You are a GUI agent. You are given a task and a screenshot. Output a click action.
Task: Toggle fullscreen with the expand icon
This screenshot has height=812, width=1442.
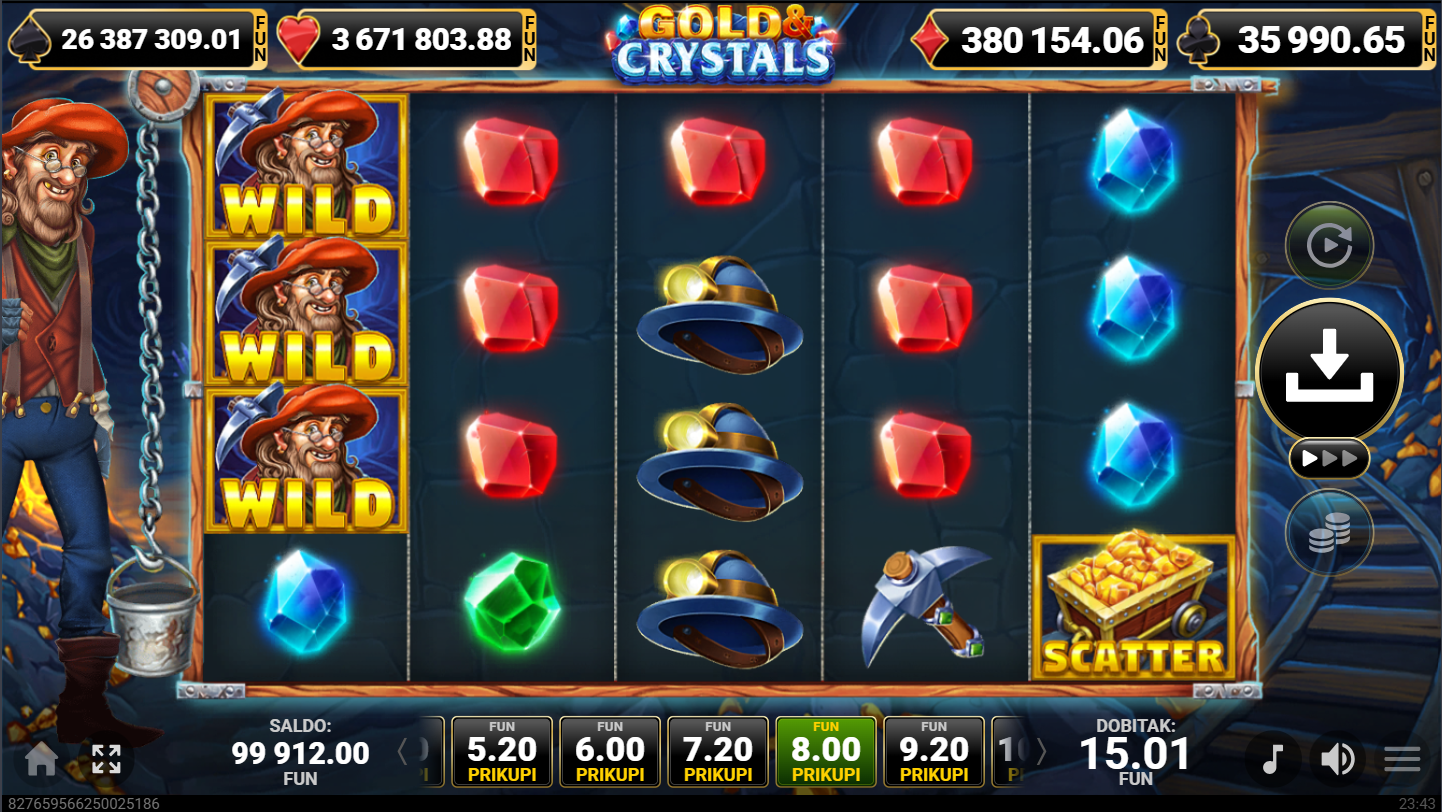[106, 760]
